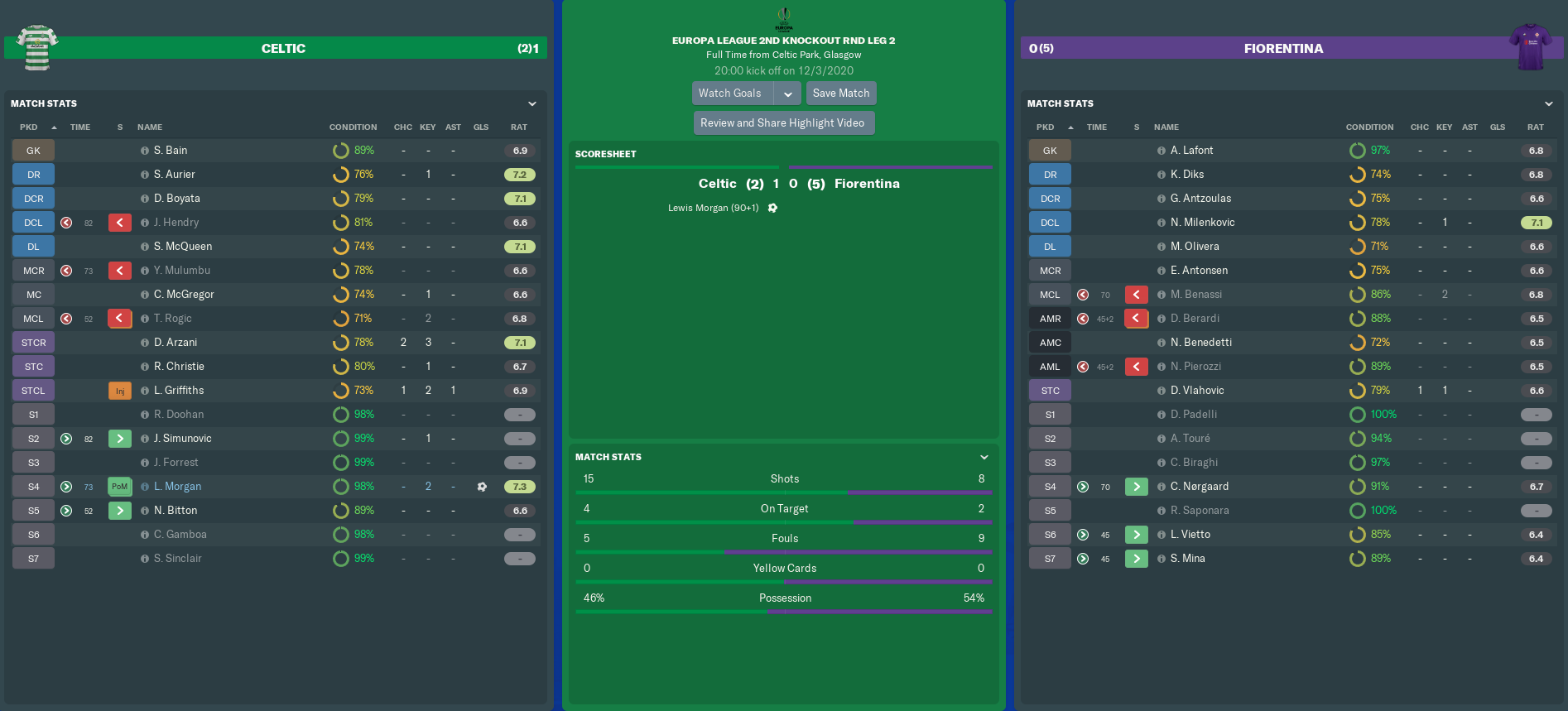
Task: Sort Celtic players by RAT column
Action: [519, 127]
